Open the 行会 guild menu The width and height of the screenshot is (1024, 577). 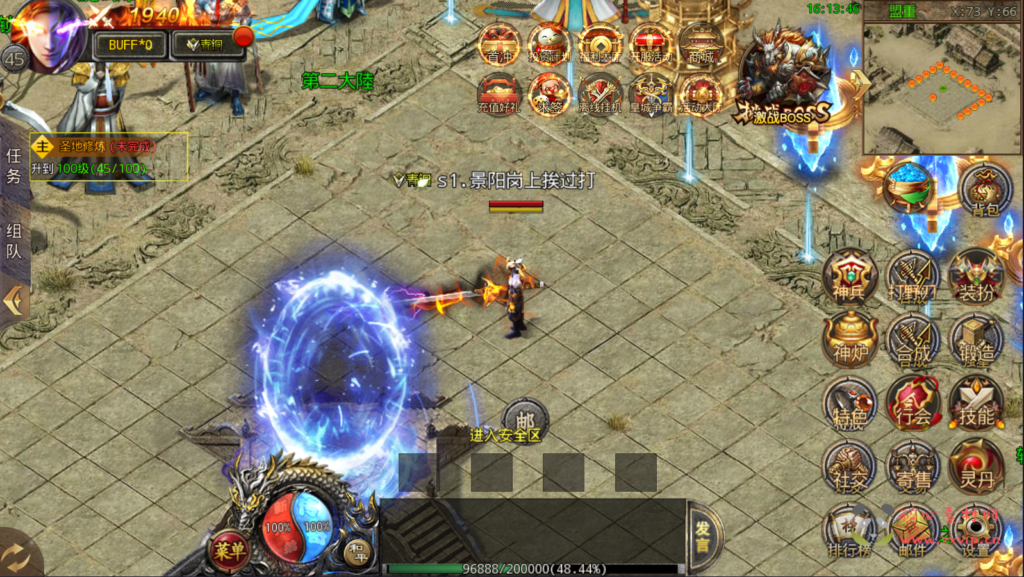click(912, 403)
